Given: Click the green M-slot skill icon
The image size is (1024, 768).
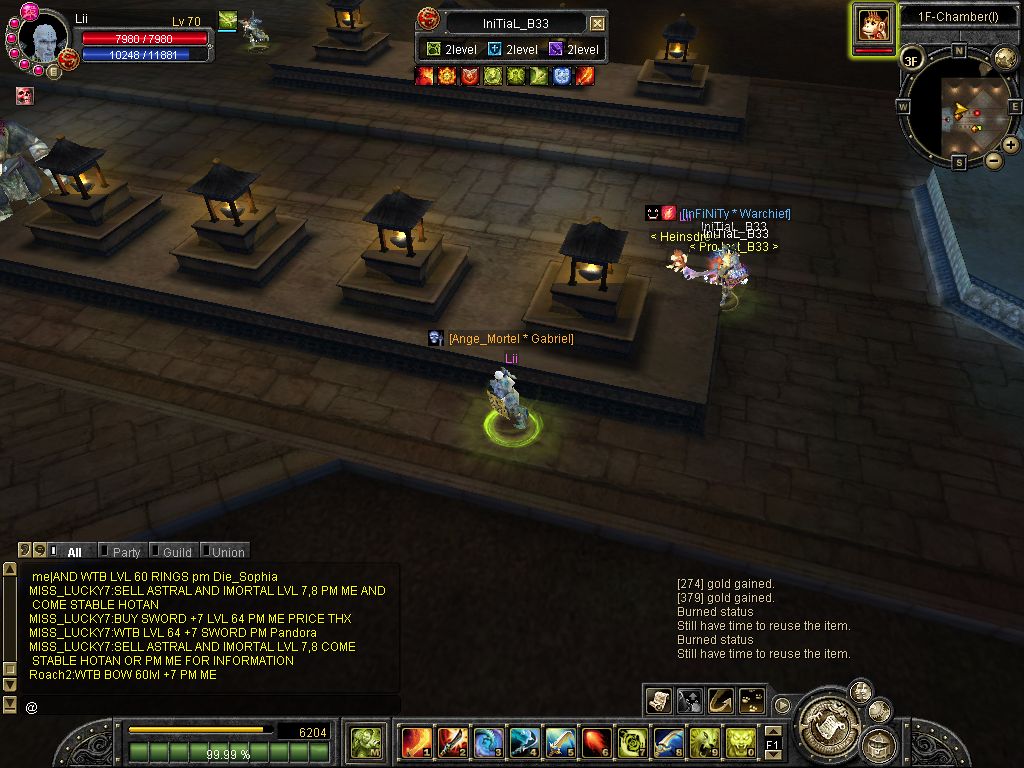Looking at the screenshot, I should (365, 742).
